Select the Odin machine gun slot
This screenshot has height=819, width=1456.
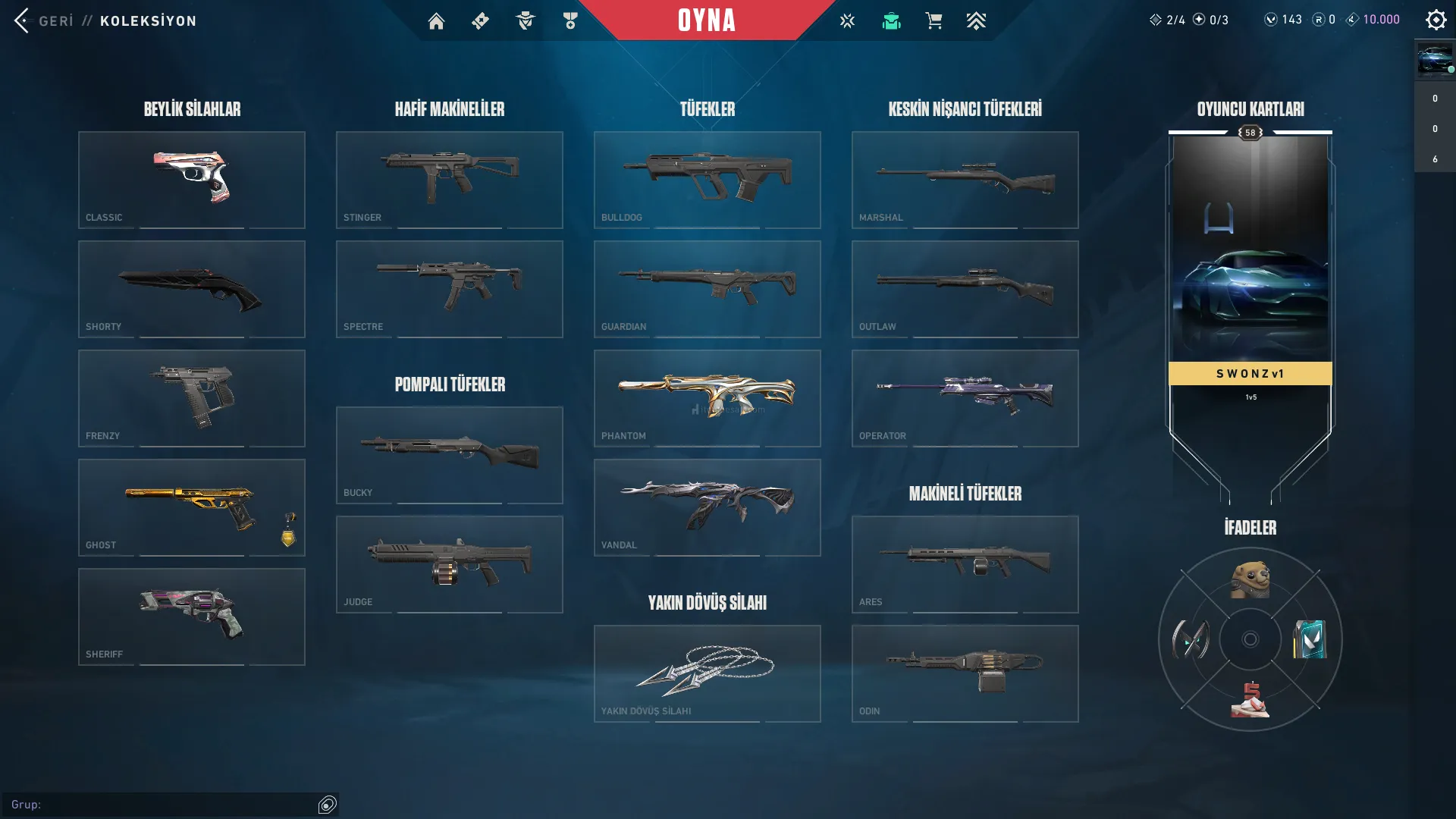(x=965, y=673)
